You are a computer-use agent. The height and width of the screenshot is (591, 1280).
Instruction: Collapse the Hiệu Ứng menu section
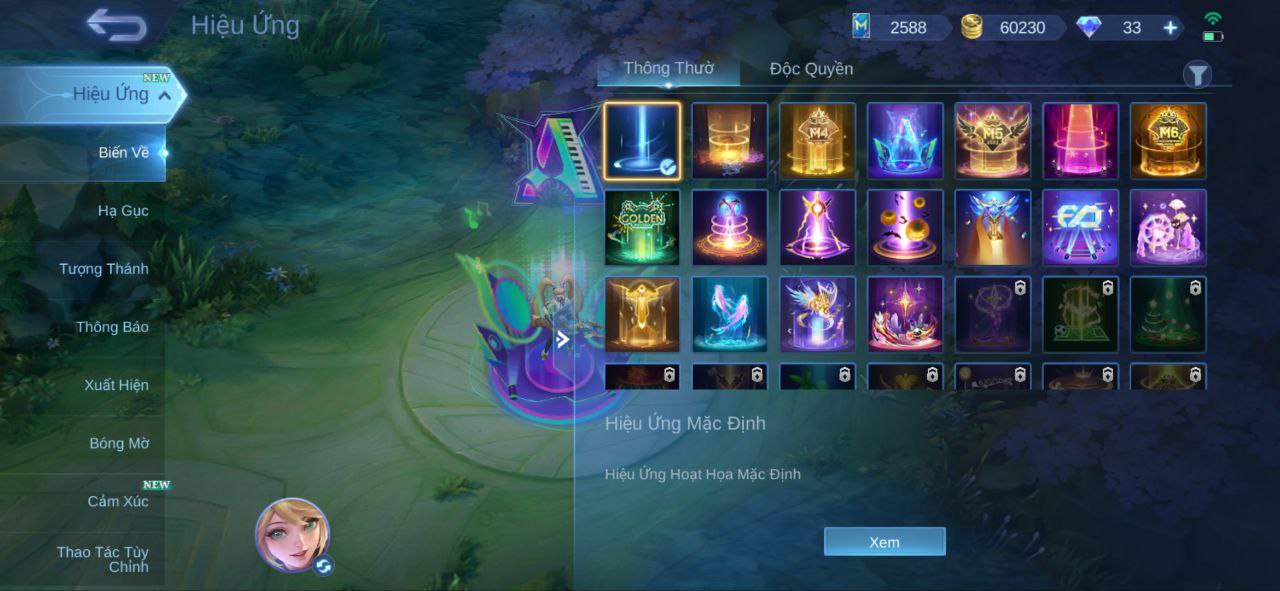[165, 95]
